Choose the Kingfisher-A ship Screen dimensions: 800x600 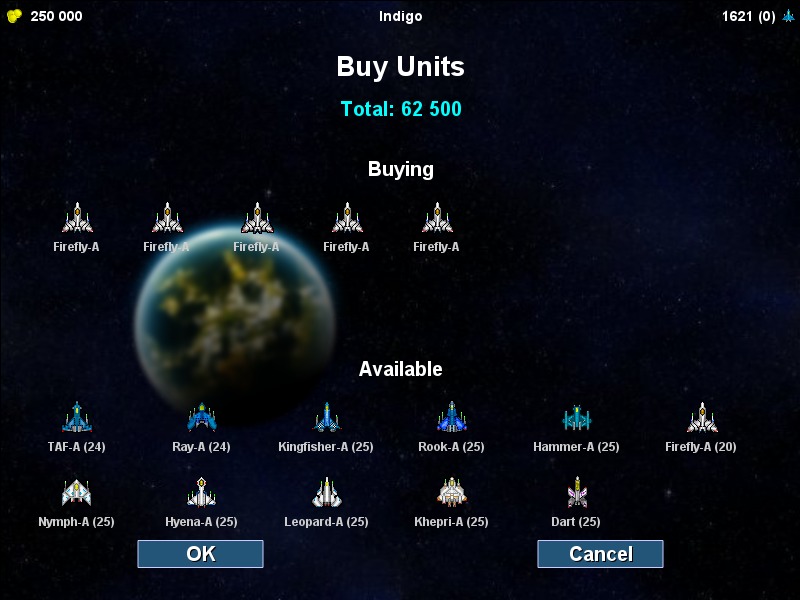point(326,418)
